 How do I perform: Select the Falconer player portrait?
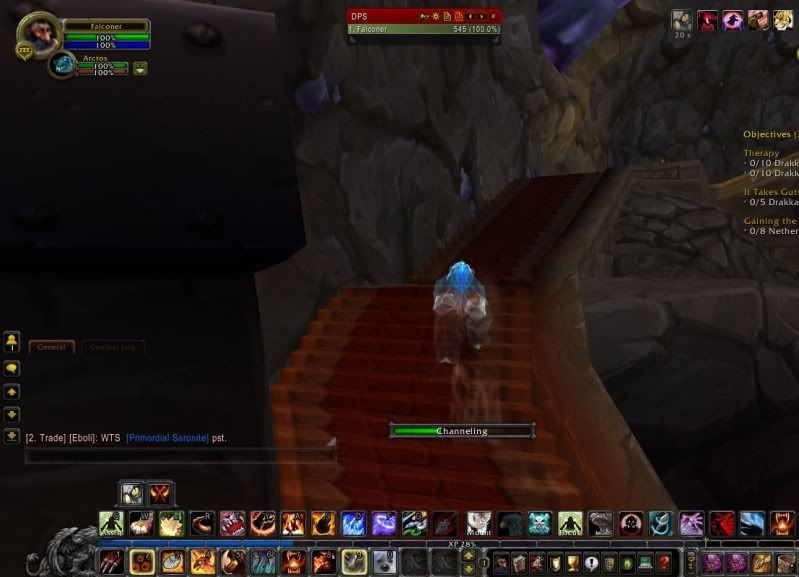[37, 36]
